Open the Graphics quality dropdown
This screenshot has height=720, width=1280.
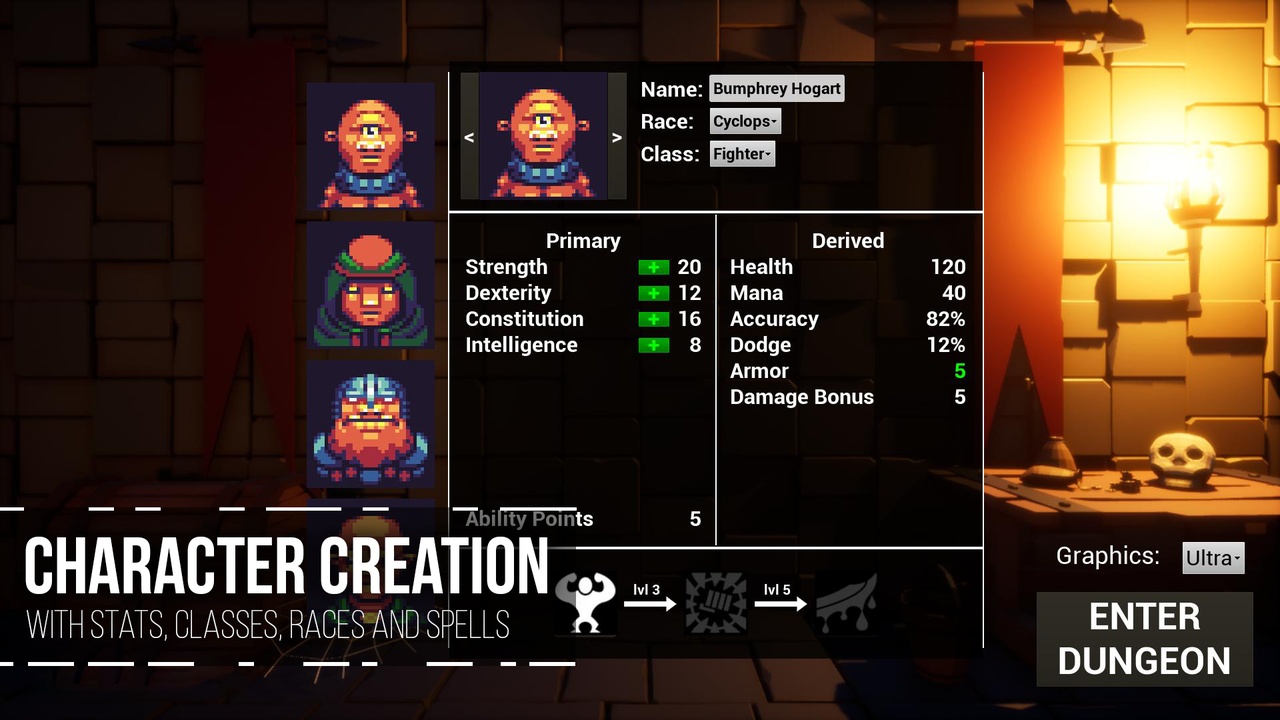point(1213,558)
